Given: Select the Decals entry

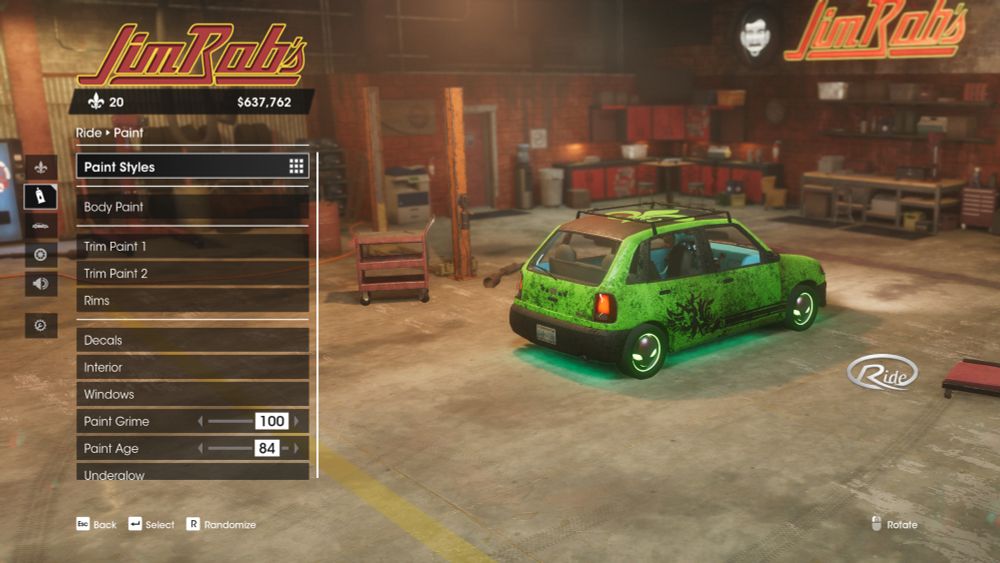Looking at the screenshot, I should (x=192, y=340).
